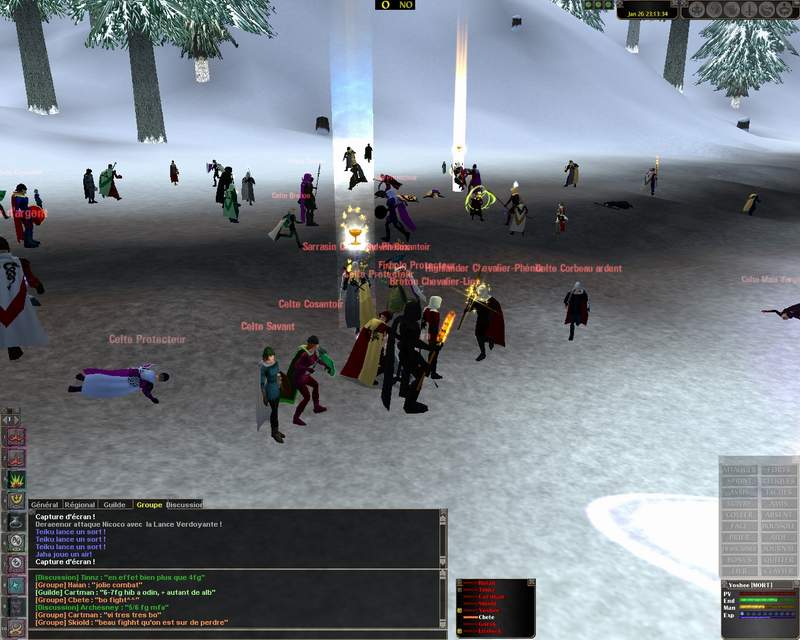Screen dimensions: 800x640
Task: Toggle the ABSENT command button
Action: pos(777,515)
